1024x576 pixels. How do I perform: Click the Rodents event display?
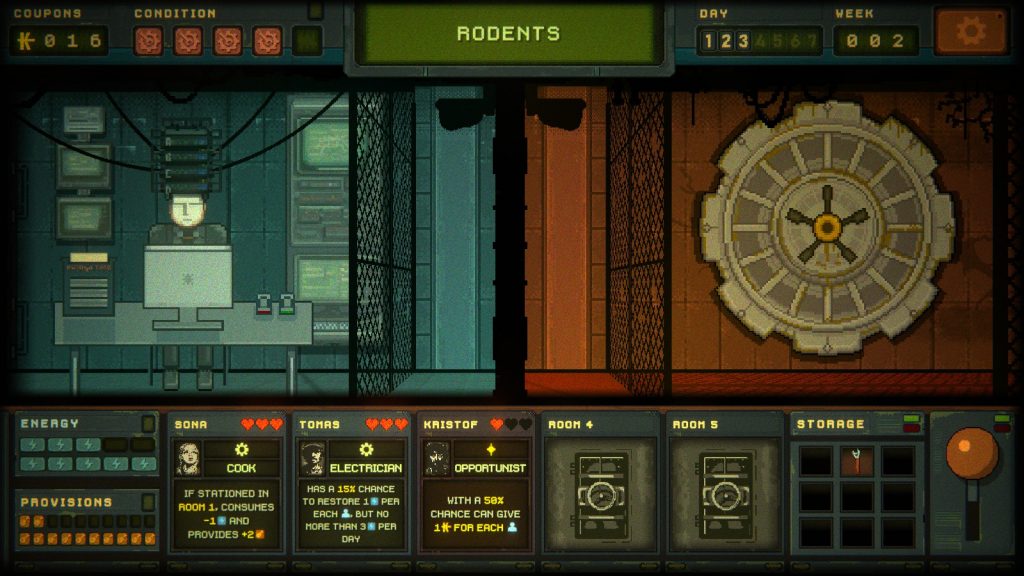tap(508, 33)
